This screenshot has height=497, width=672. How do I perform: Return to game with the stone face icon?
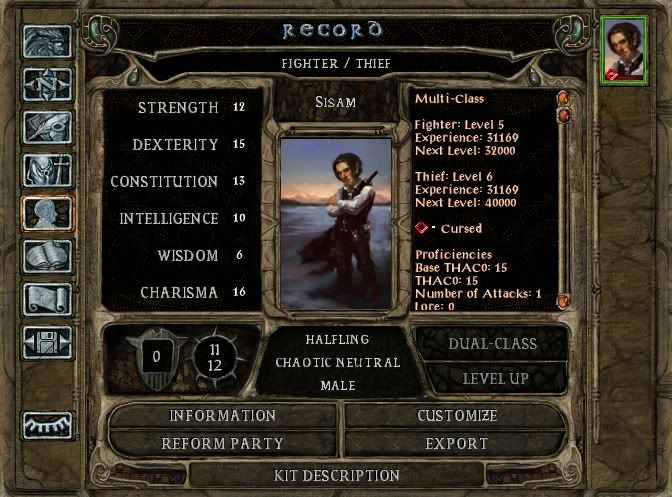click(x=47, y=42)
